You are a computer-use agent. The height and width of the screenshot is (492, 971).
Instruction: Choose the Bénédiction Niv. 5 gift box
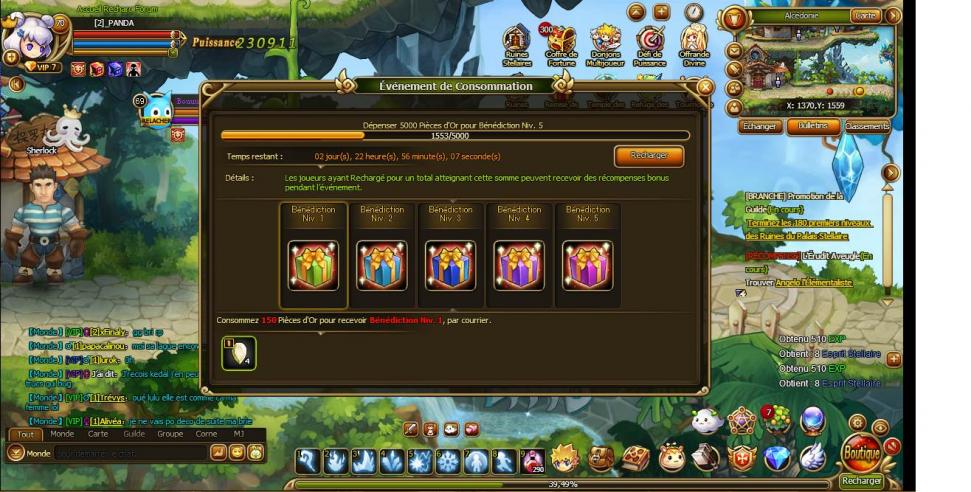[x=587, y=264]
